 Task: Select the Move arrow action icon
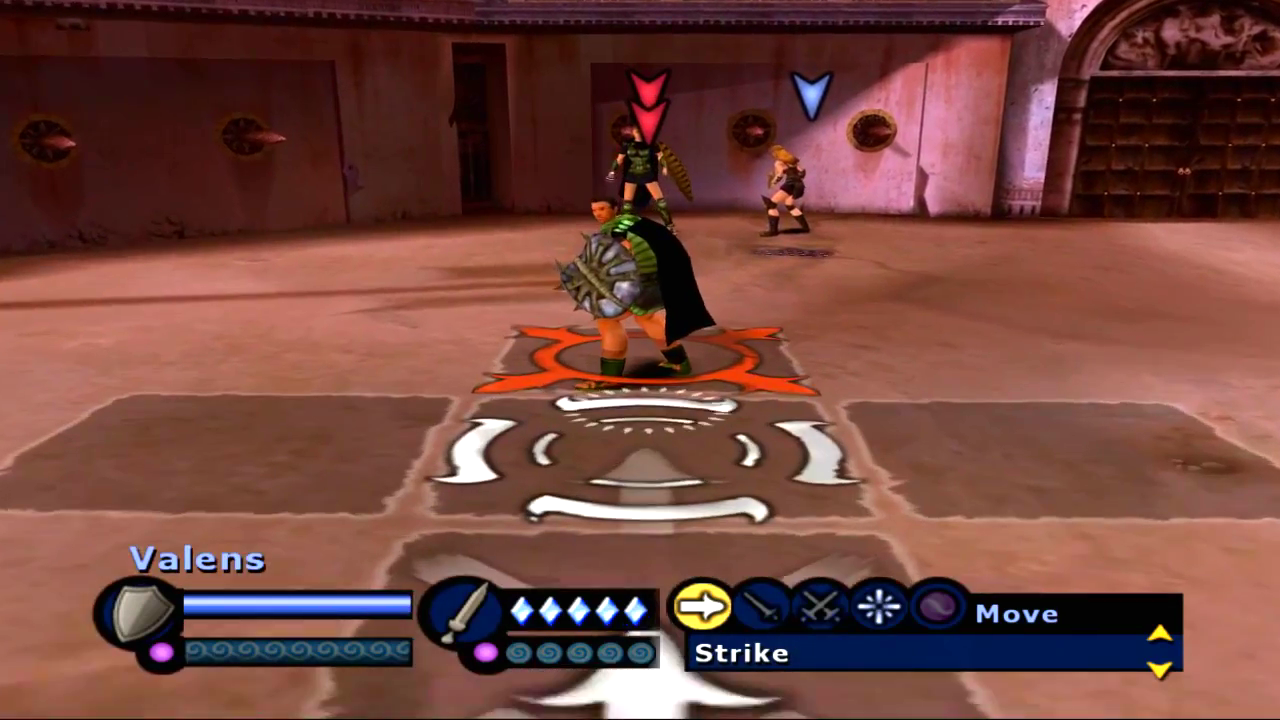[x=702, y=607]
